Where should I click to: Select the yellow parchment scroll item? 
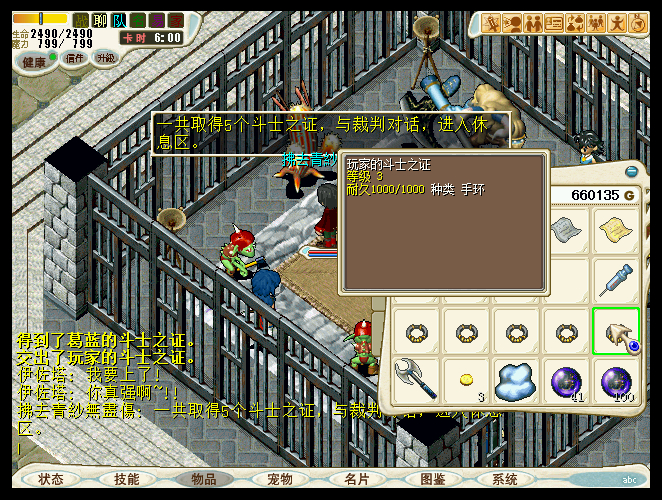click(616, 231)
